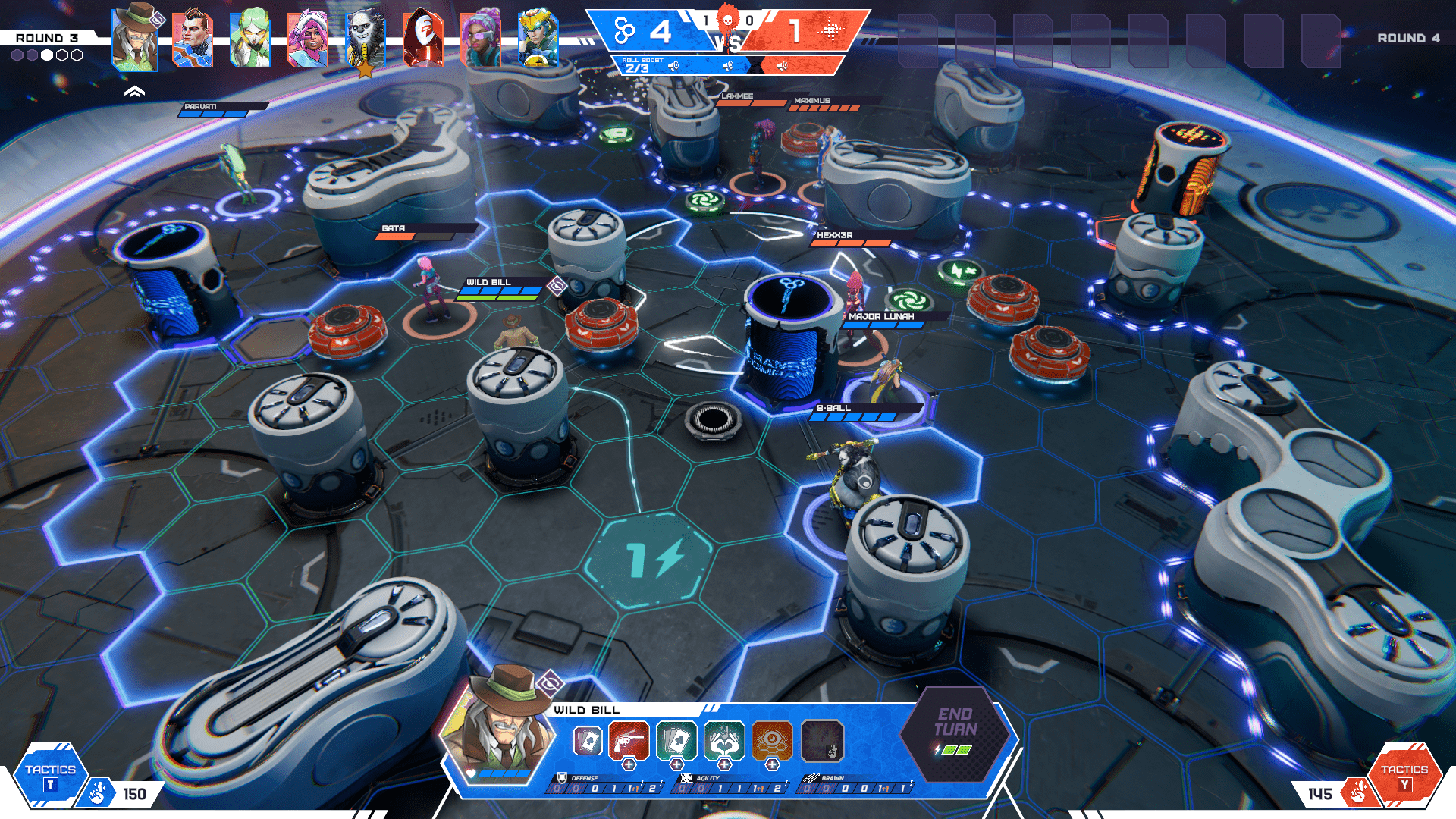Click the megaphone icon beside Roll Boost
Image resolution: width=1456 pixels, height=819 pixels.
pyautogui.click(x=673, y=66)
